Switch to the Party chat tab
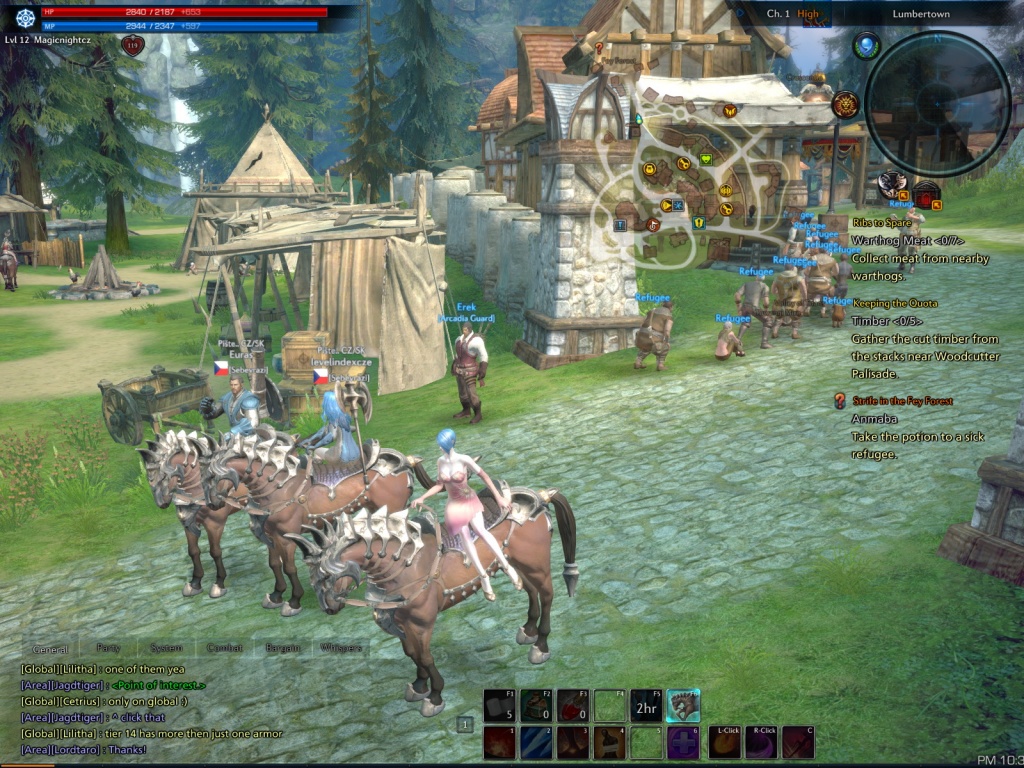This screenshot has height=768, width=1024. 108,648
